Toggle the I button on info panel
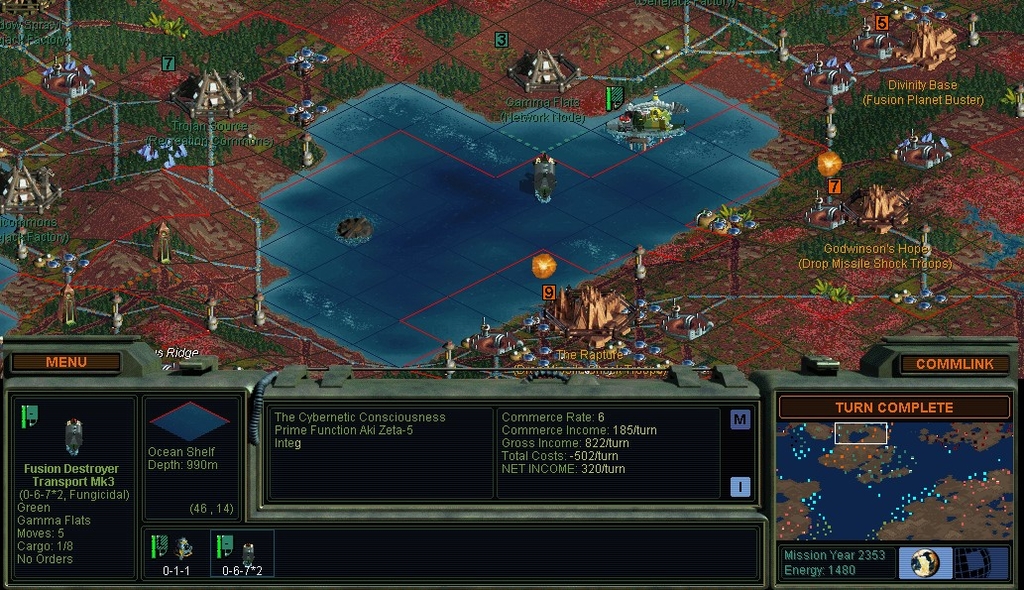The width and height of the screenshot is (1024, 590). 740,487
